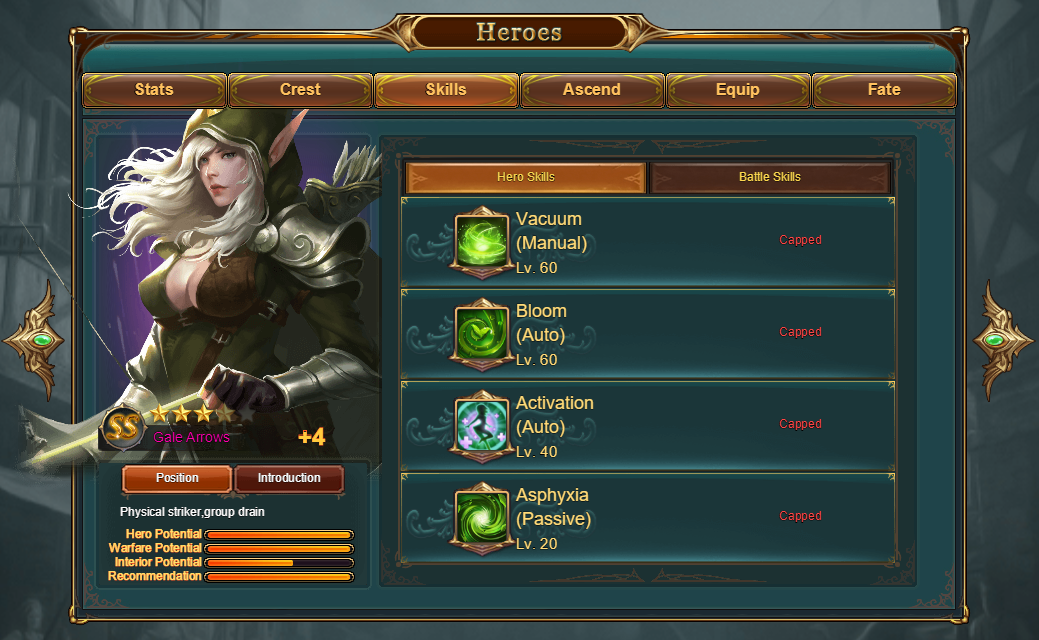The width and height of the screenshot is (1039, 640).
Task: Show the Fate tab
Action: point(884,90)
